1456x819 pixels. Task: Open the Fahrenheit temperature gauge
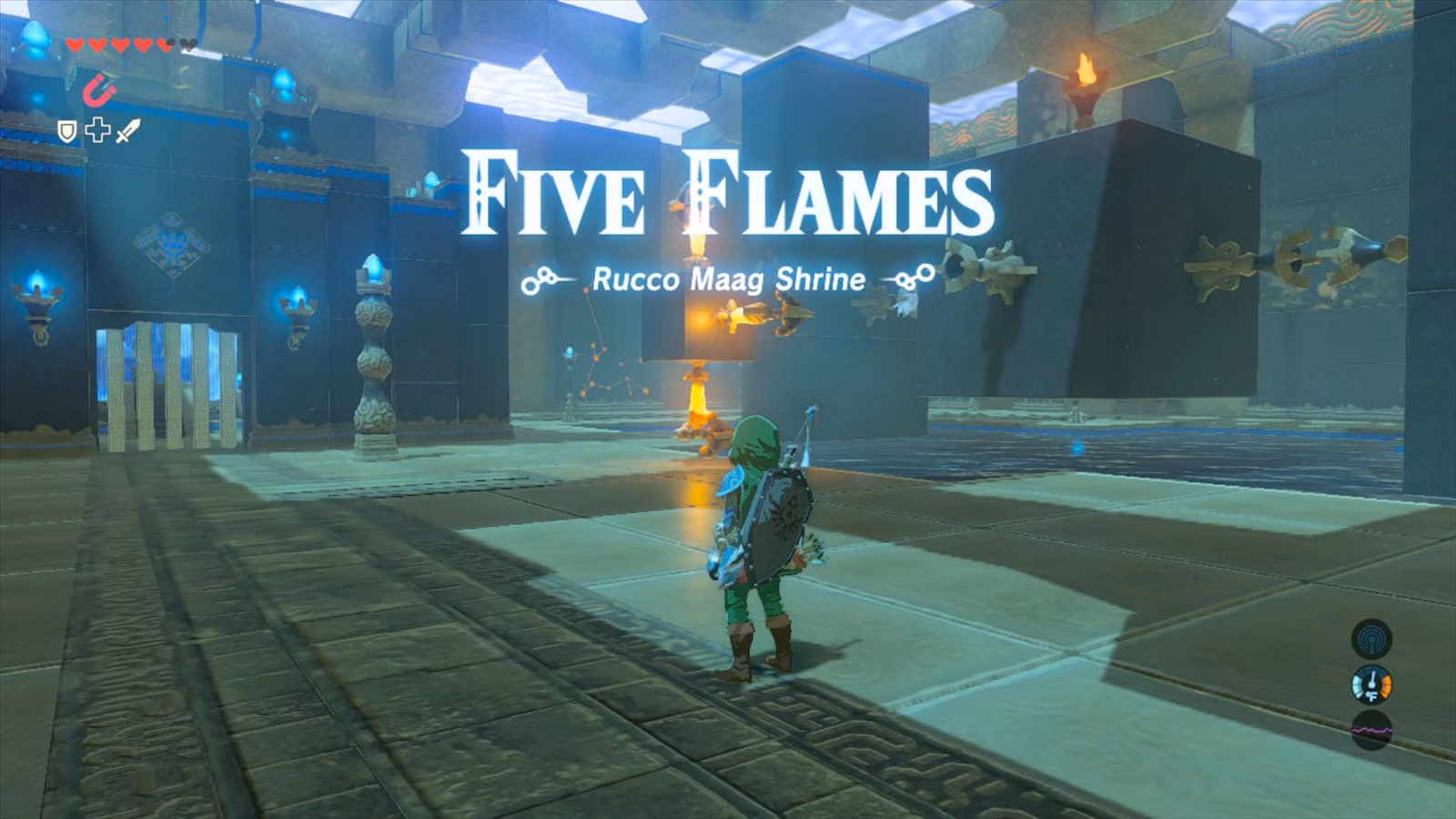pos(1373,682)
